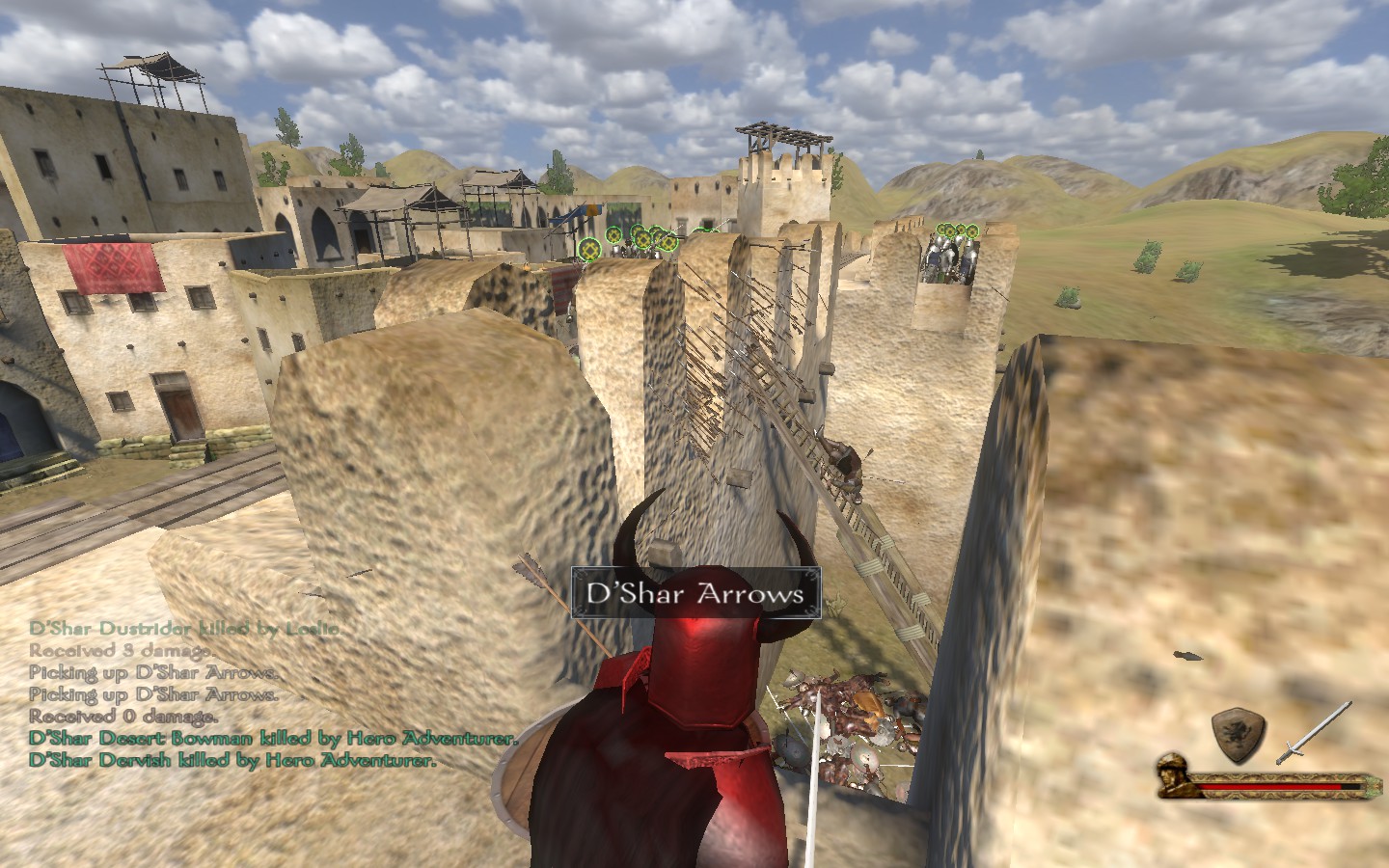
Task: Click the sword weapon icon
Action: 1313,733
